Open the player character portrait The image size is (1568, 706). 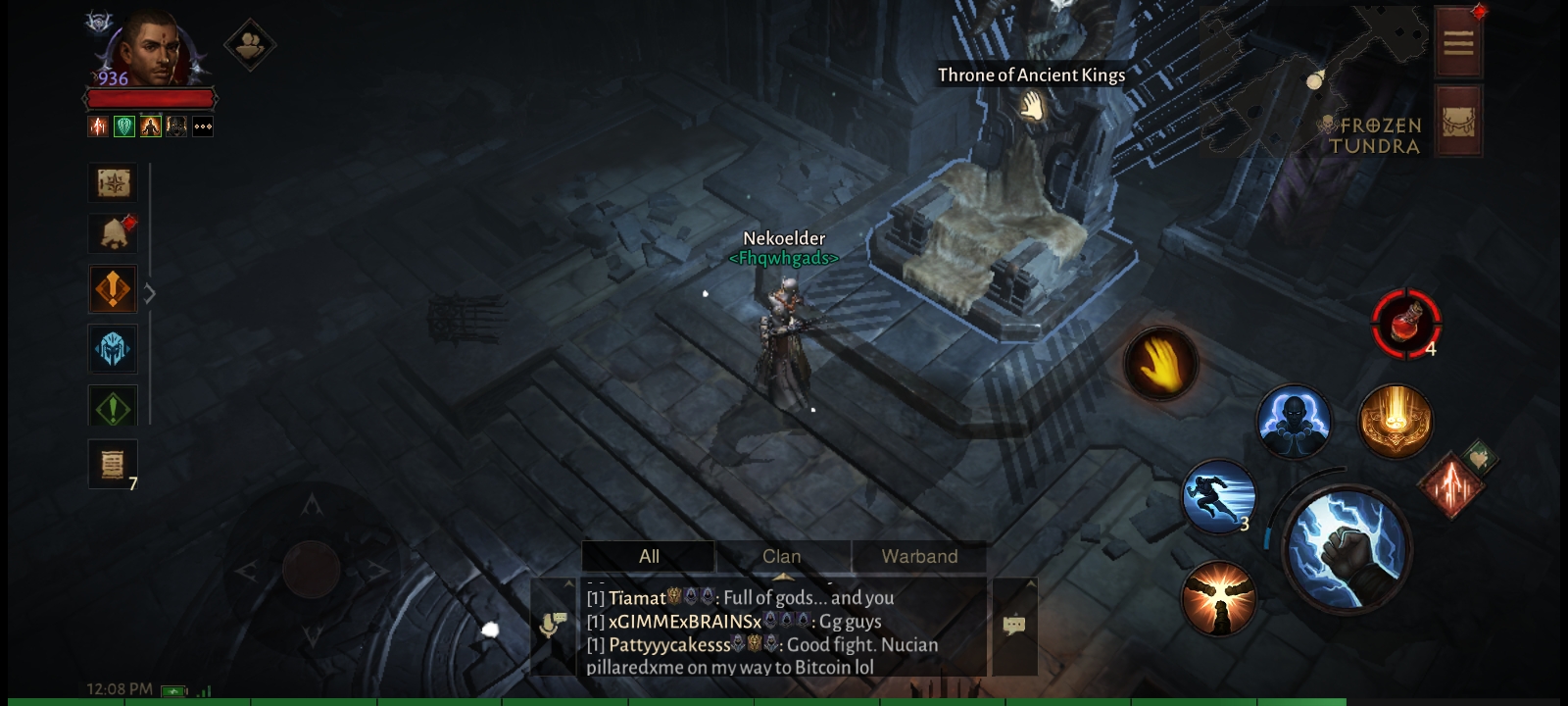(152, 49)
